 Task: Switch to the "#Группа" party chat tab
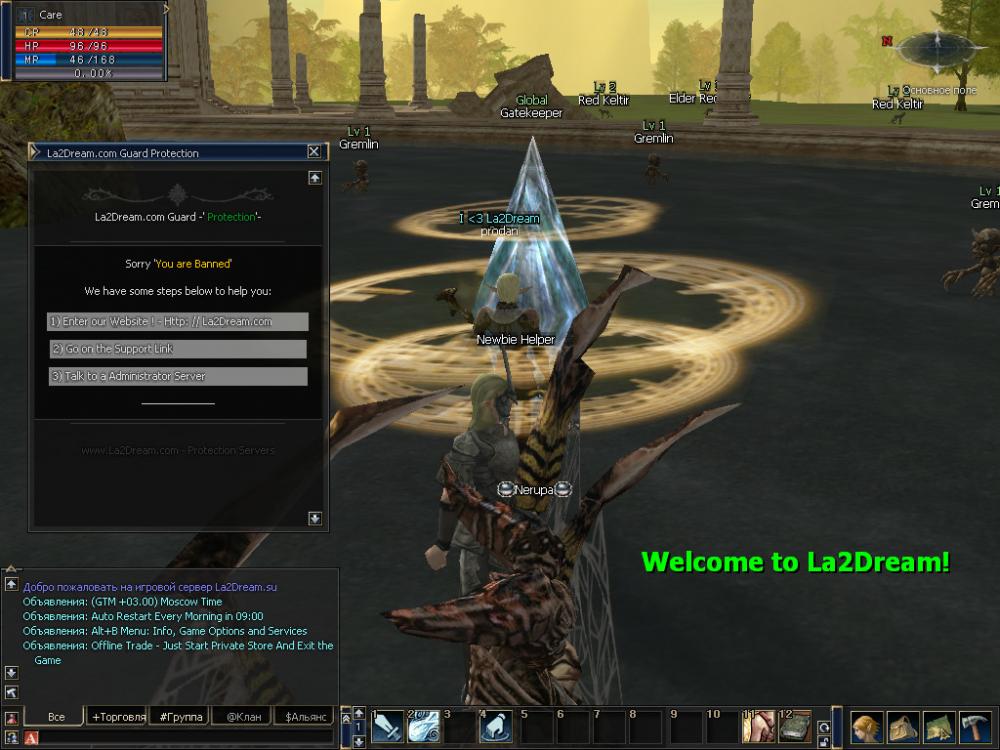[181, 717]
